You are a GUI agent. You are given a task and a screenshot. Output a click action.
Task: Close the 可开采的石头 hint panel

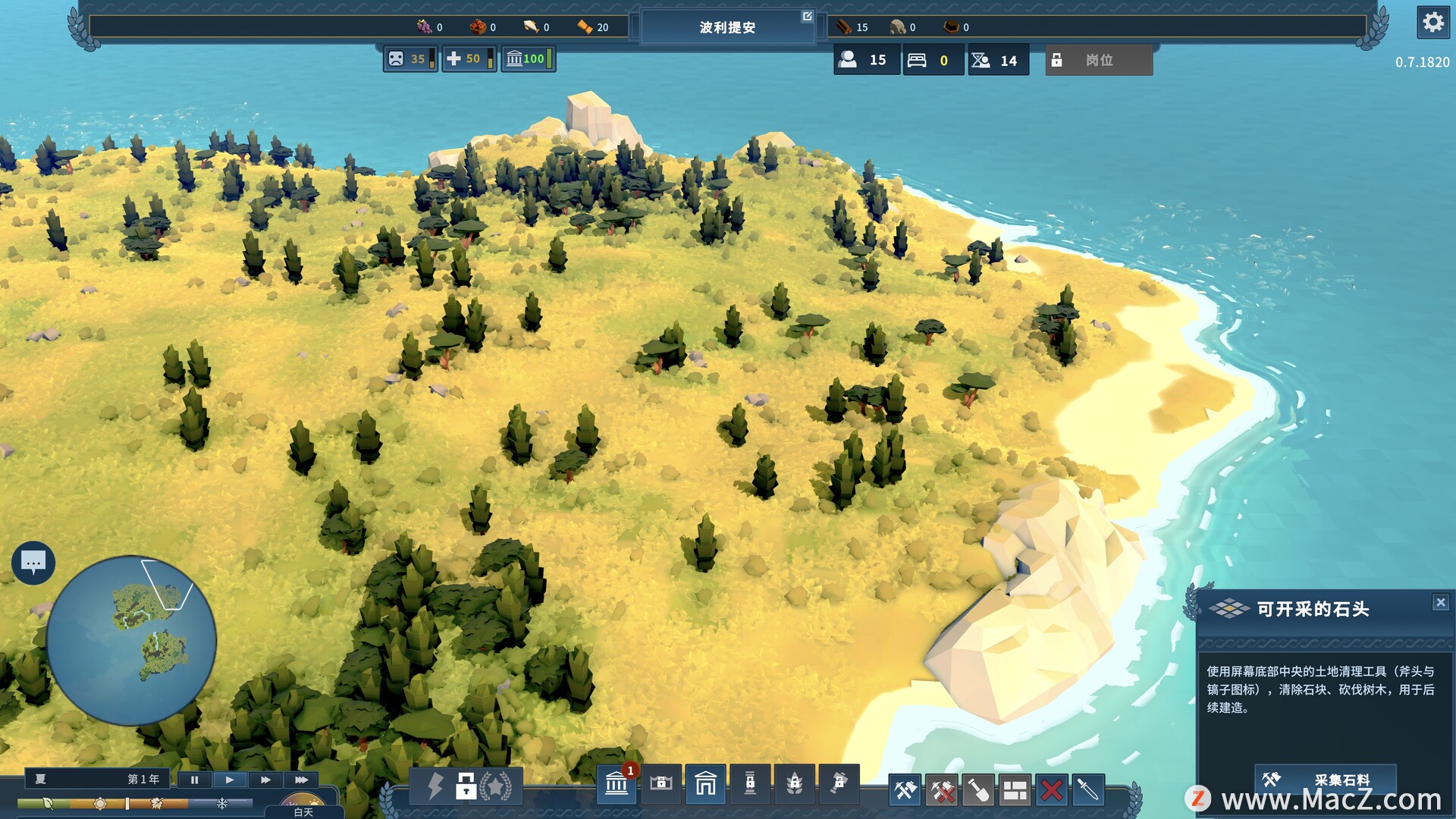pyautogui.click(x=1441, y=603)
